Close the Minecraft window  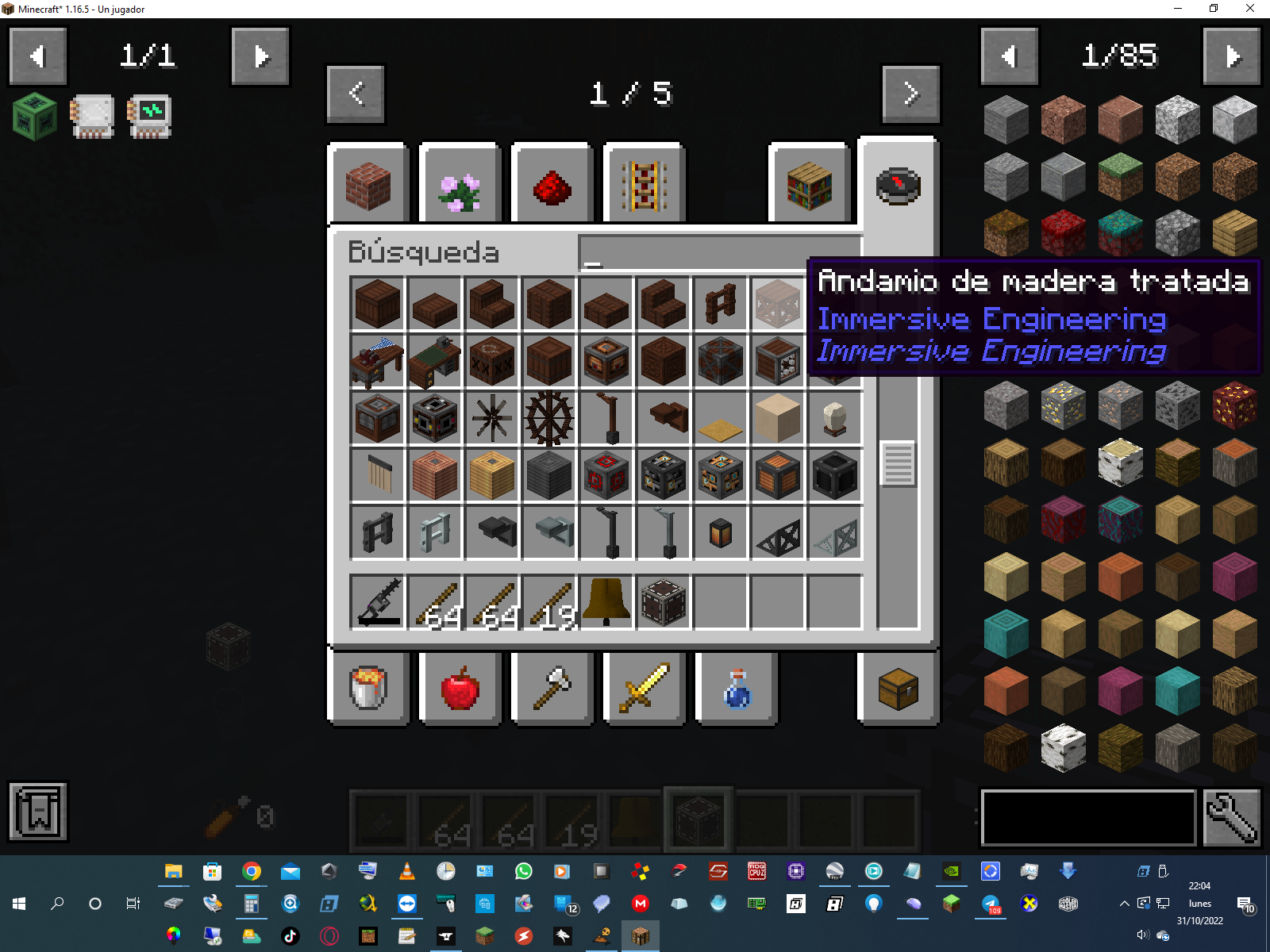click(x=1249, y=9)
